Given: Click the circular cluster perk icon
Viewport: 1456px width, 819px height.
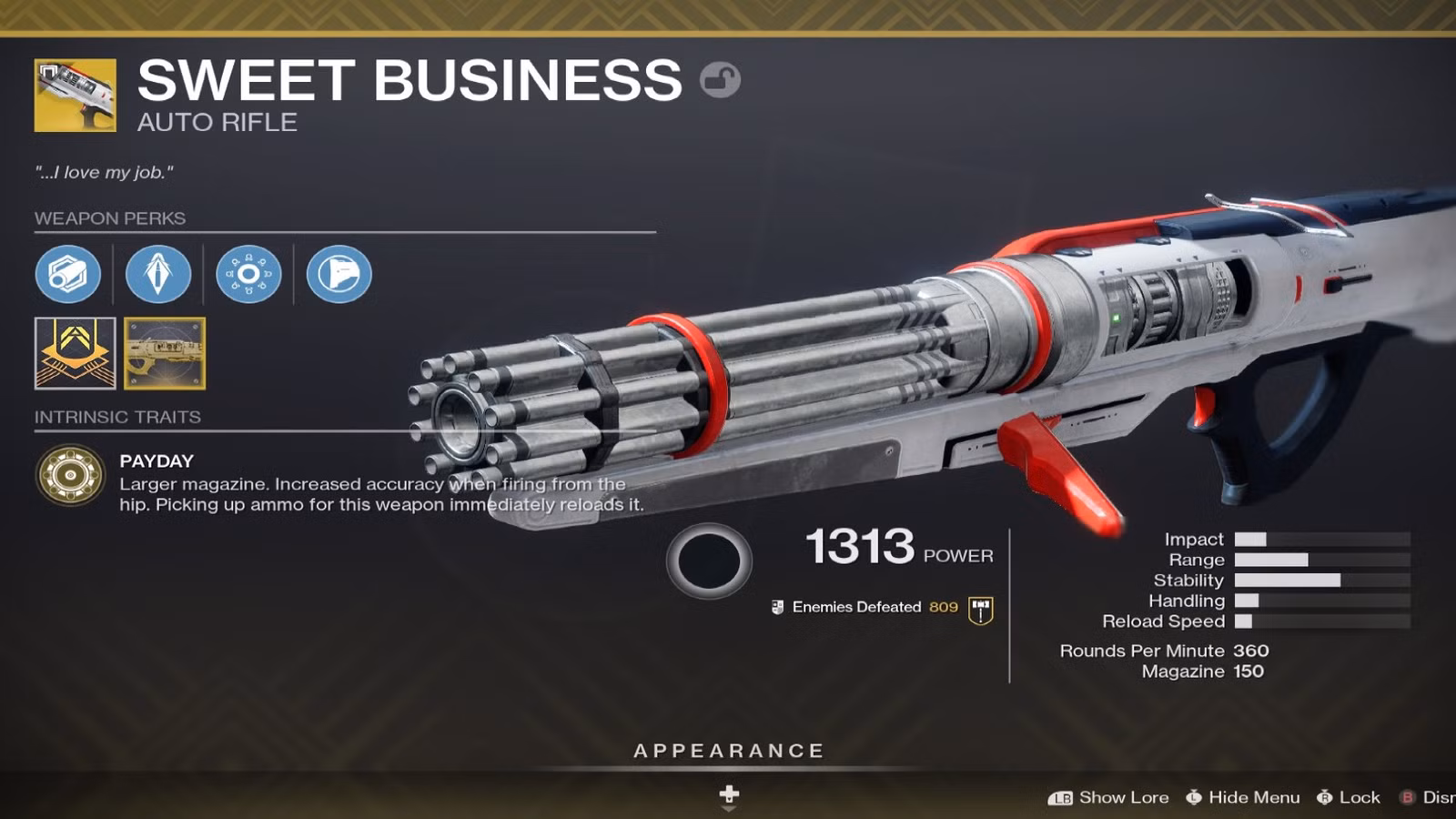Looking at the screenshot, I should point(248,275).
